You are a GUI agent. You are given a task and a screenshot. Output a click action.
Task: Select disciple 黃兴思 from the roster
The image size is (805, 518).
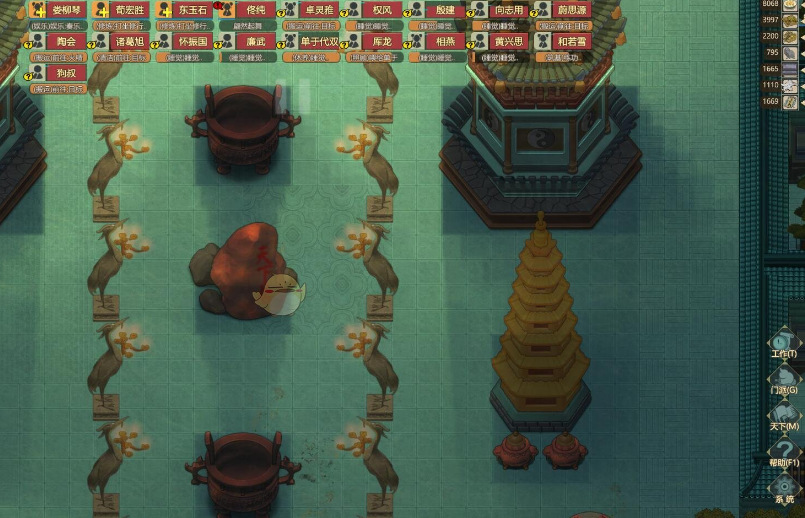point(509,42)
